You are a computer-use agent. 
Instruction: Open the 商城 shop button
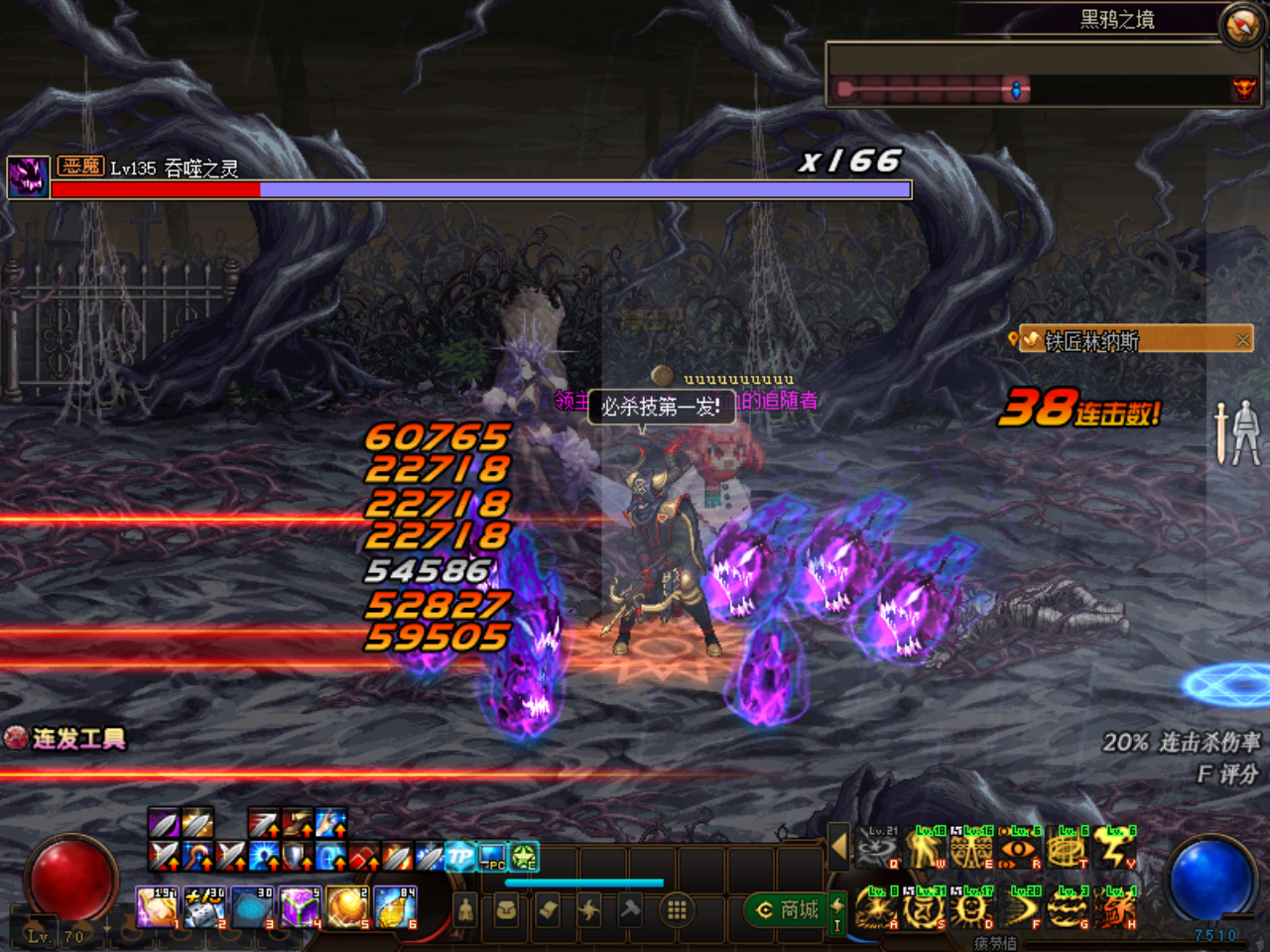[789, 909]
